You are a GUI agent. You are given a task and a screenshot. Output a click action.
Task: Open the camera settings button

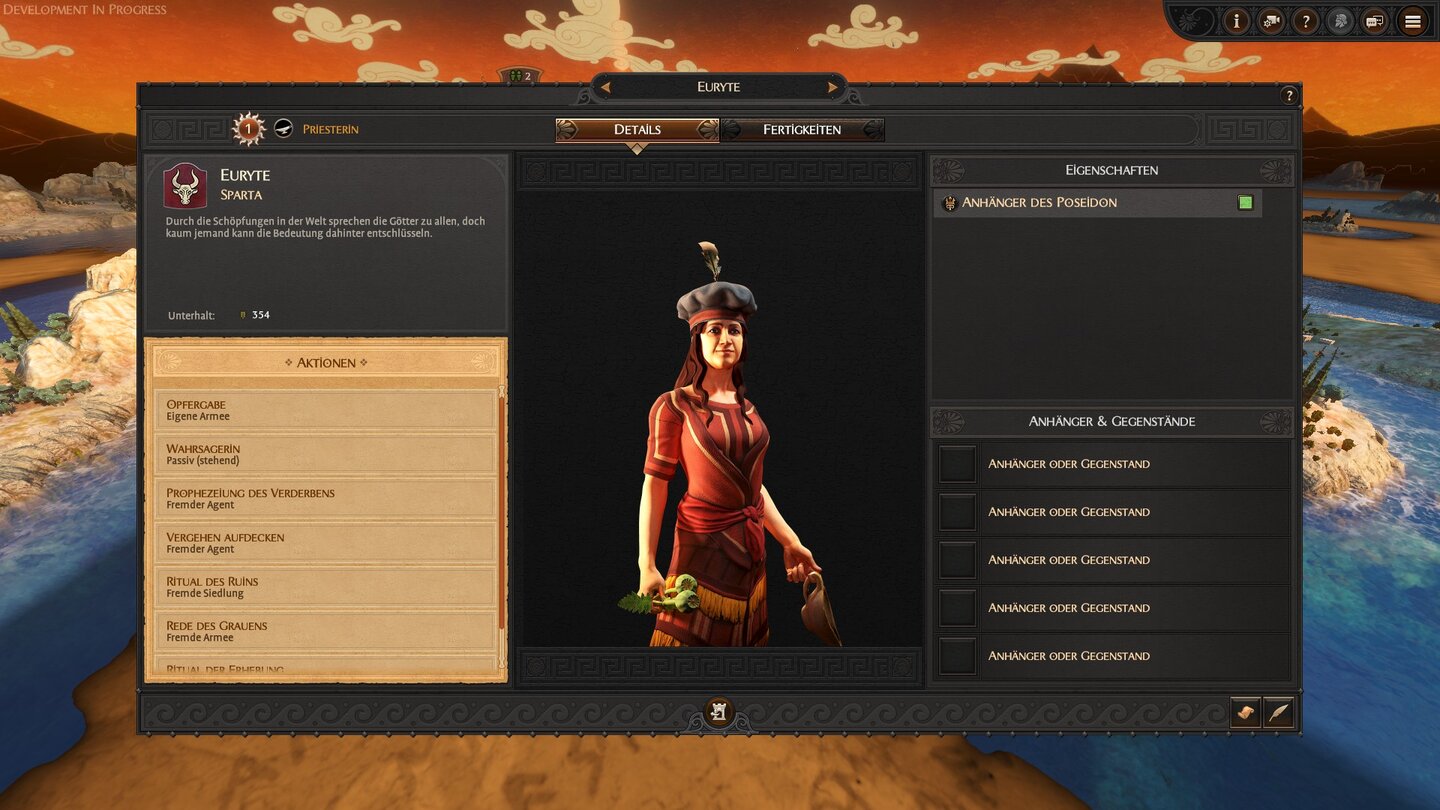pyautogui.click(x=1270, y=21)
